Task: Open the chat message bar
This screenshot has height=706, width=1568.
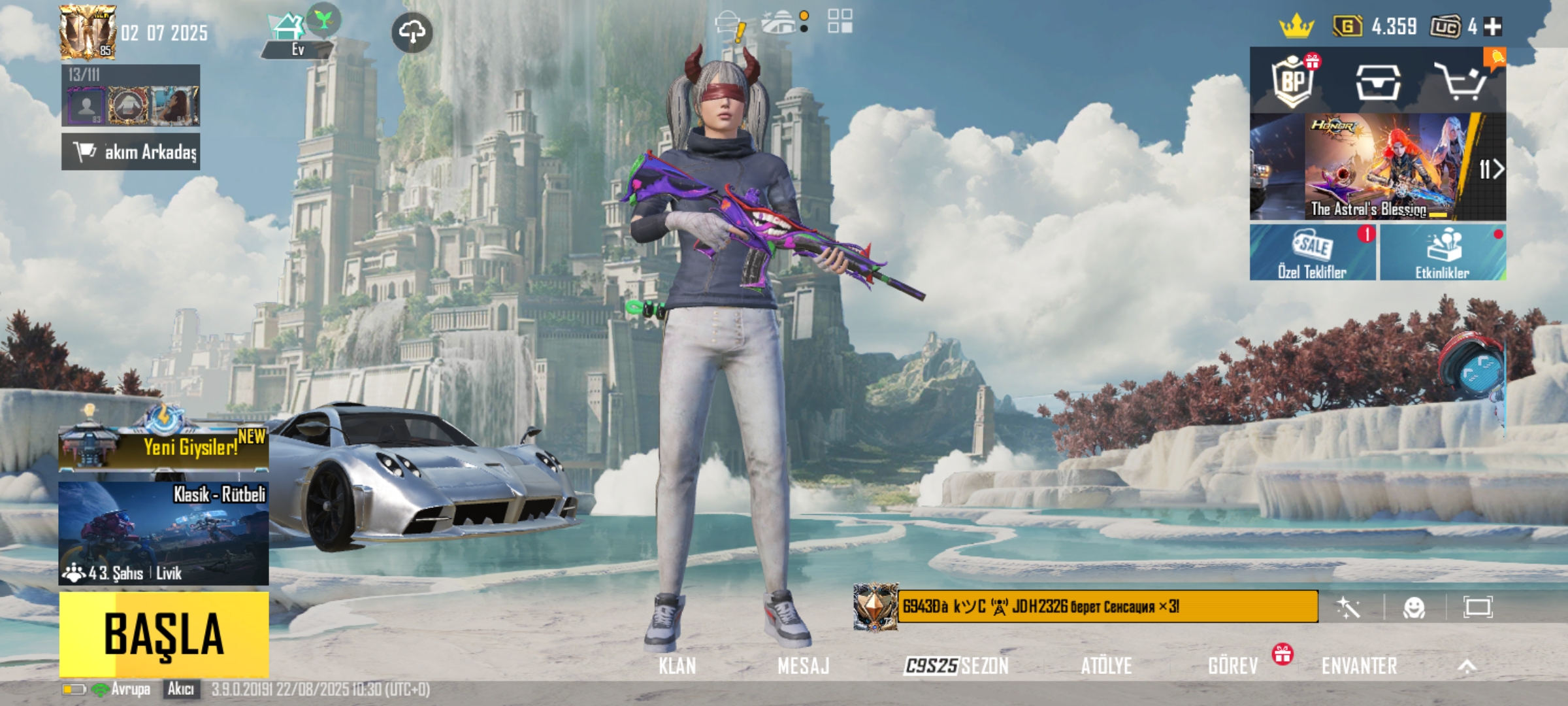Action: pos(1107,607)
